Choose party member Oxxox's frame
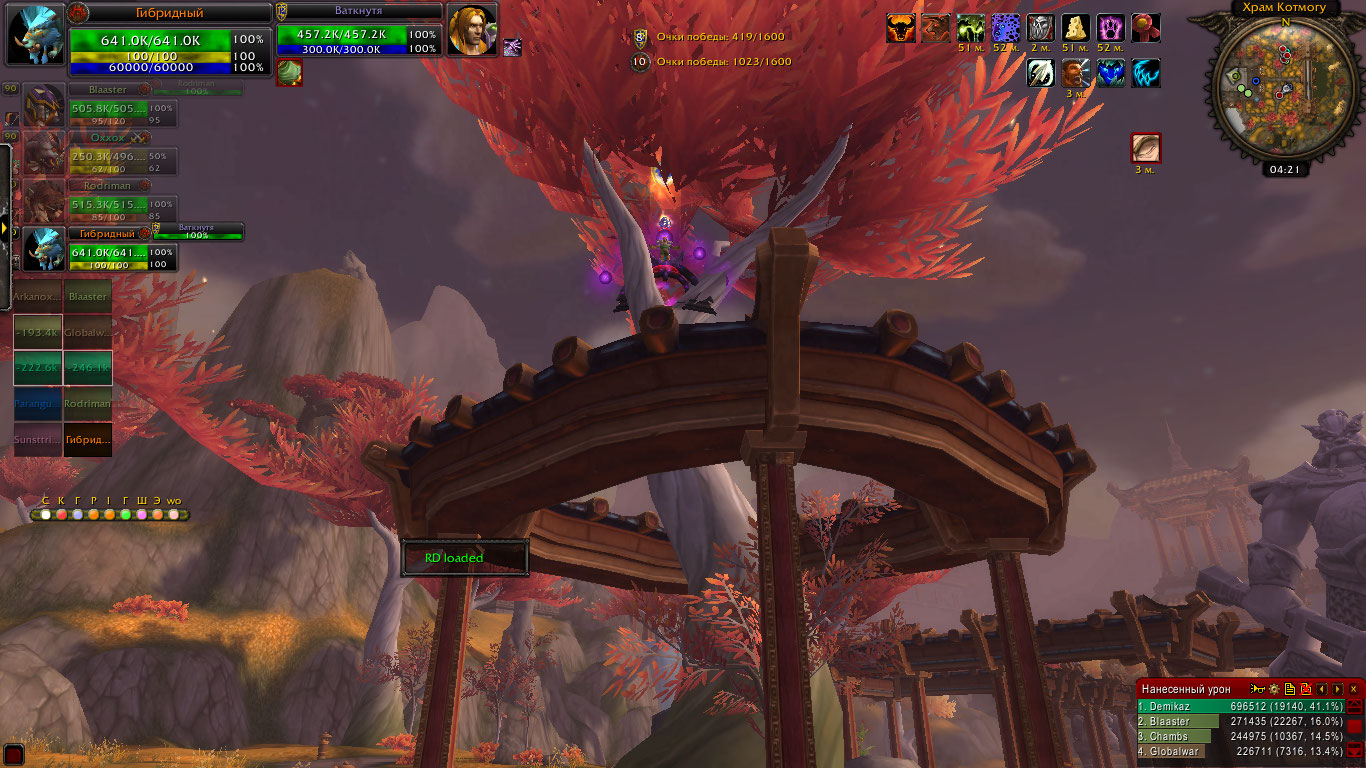This screenshot has width=1366, height=768. (x=100, y=153)
